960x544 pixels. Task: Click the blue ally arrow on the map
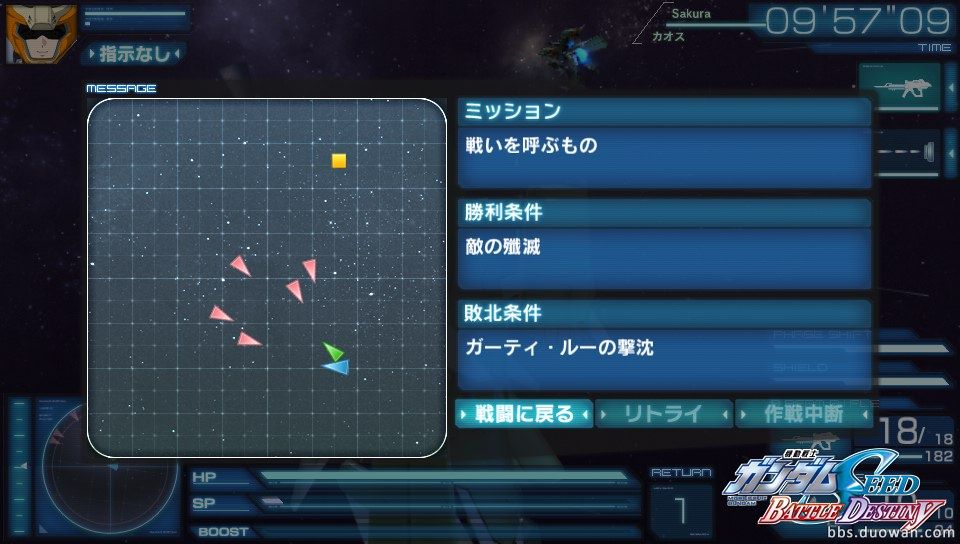pyautogui.click(x=337, y=368)
